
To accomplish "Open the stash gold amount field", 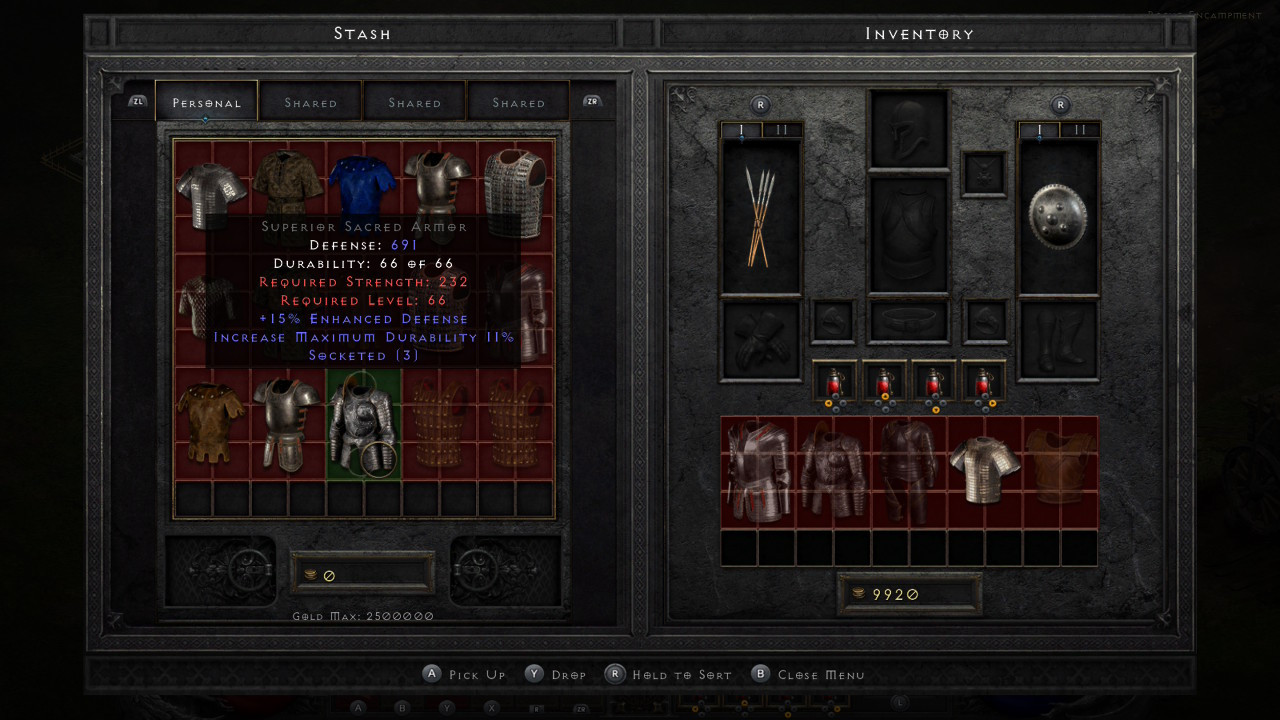I will point(362,574).
